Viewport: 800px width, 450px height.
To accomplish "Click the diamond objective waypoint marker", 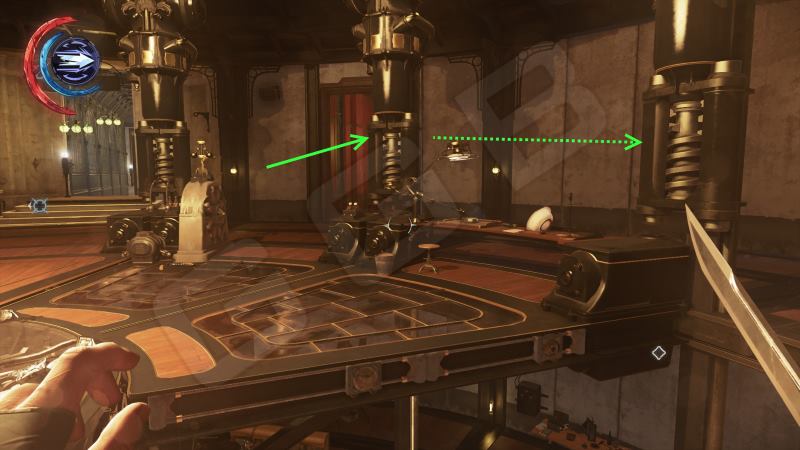I will tap(658, 352).
